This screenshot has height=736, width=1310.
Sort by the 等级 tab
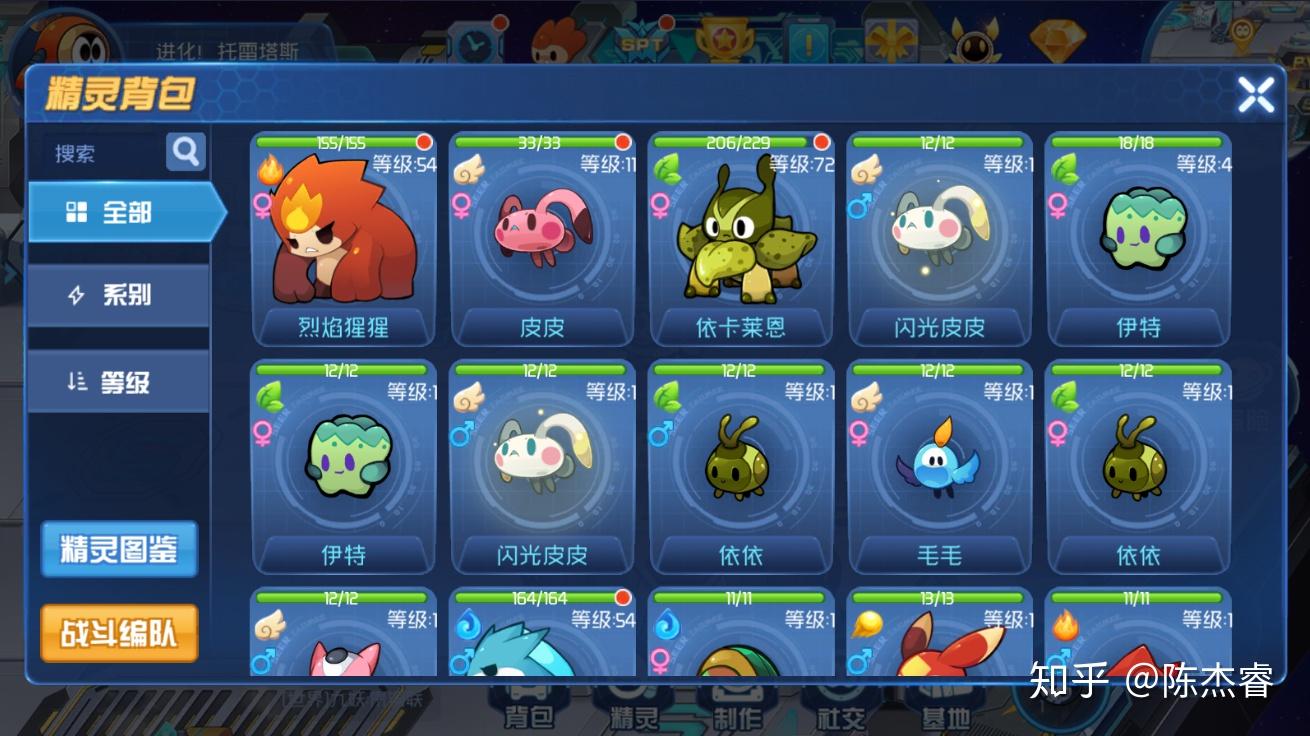[x=118, y=382]
